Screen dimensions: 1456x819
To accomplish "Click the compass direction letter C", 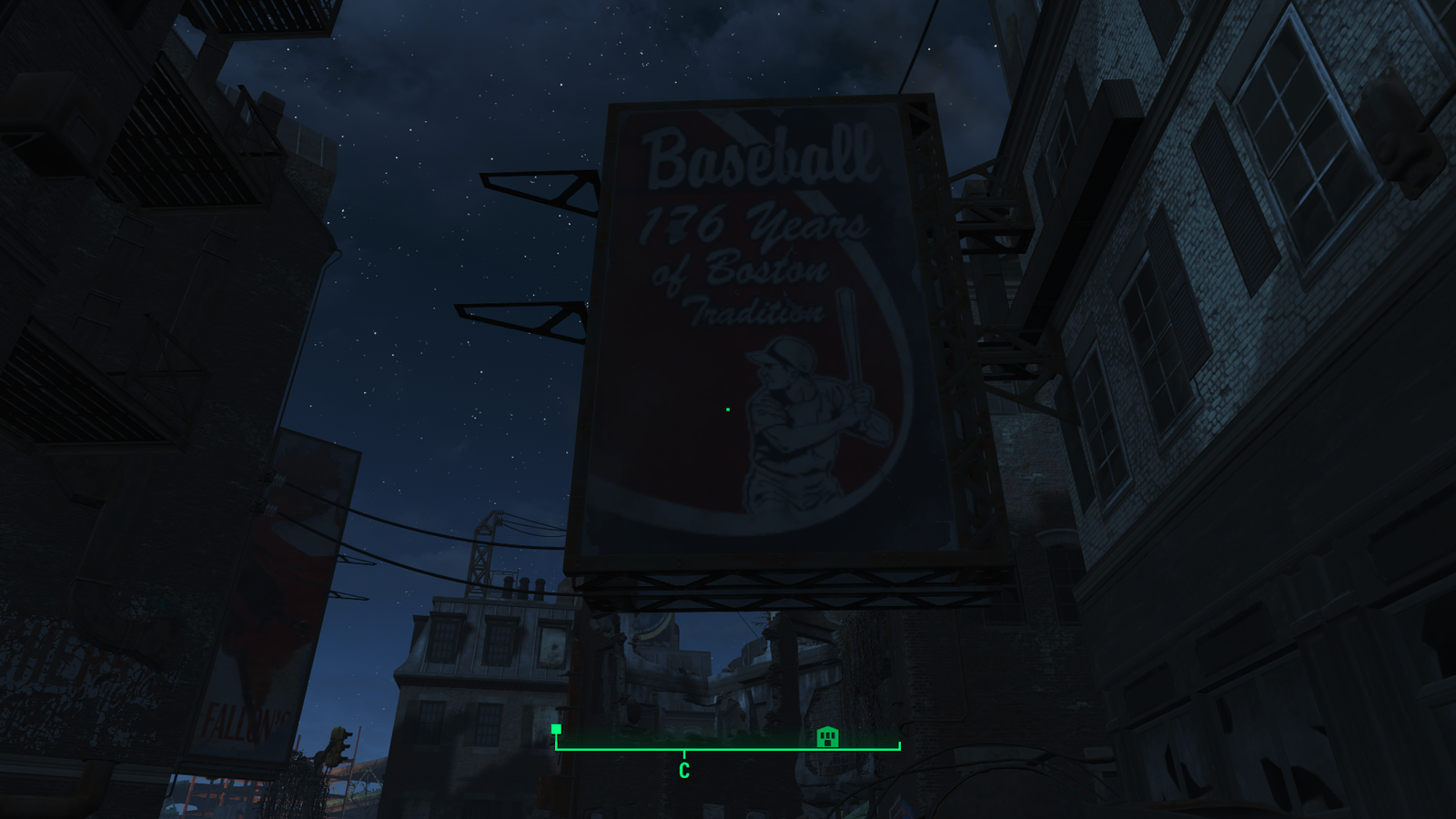I will (x=684, y=771).
